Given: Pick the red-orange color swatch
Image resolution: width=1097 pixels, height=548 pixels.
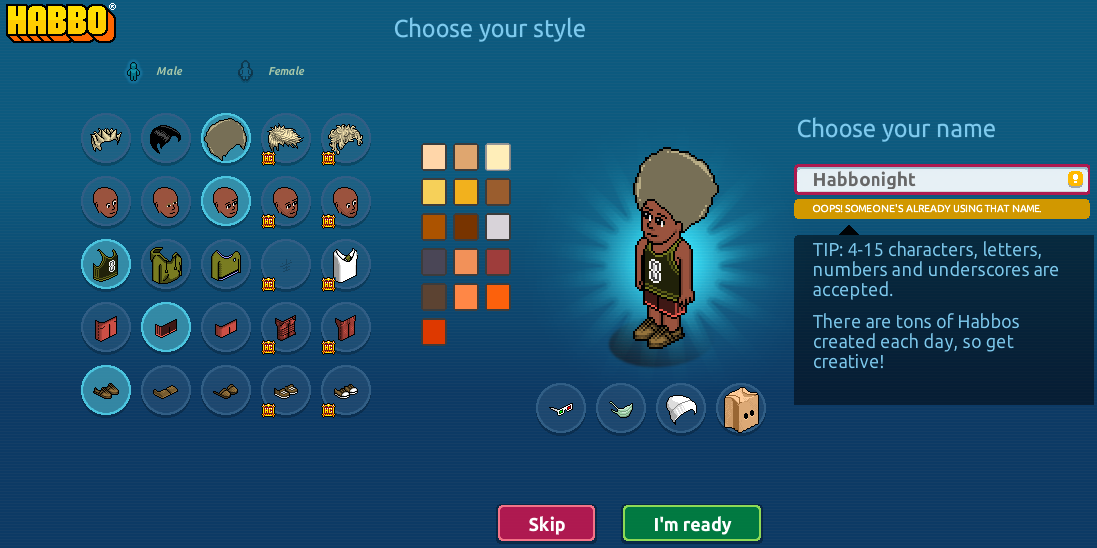Looking at the screenshot, I should pos(434,331).
